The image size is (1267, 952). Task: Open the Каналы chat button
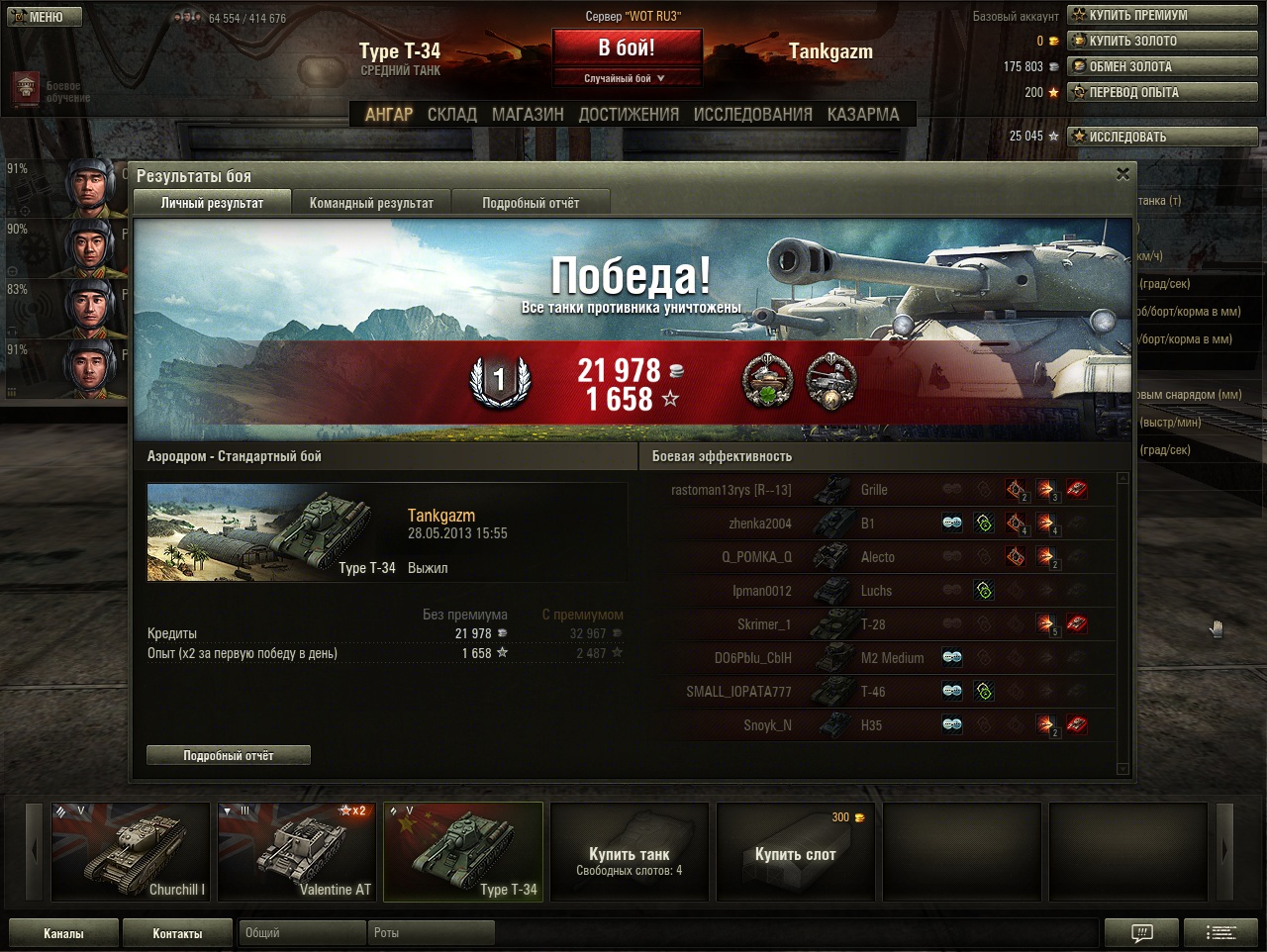(63, 933)
